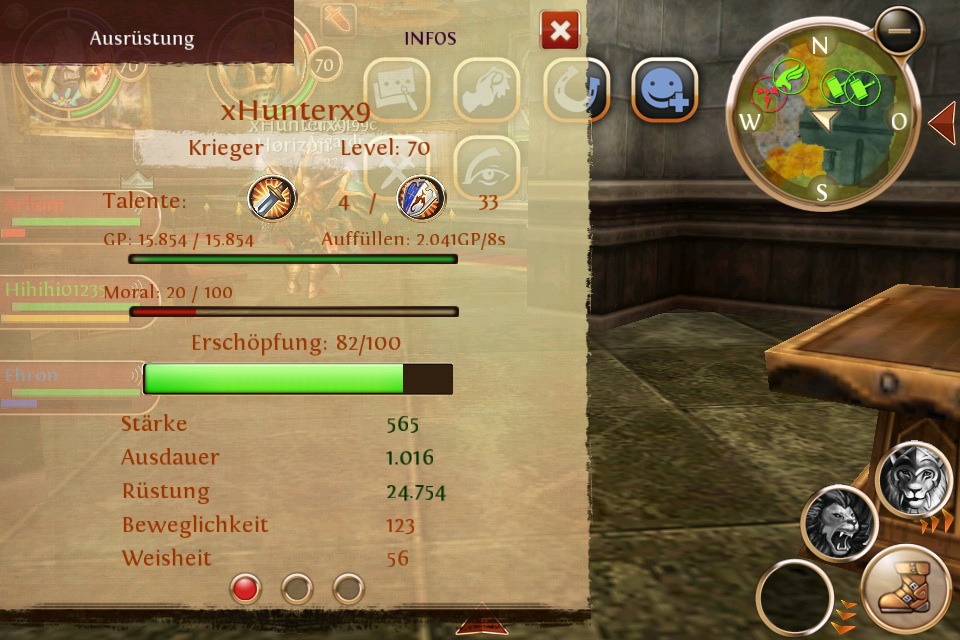Activate the roaring lion skill
This screenshot has height=640, width=960.
[x=839, y=524]
